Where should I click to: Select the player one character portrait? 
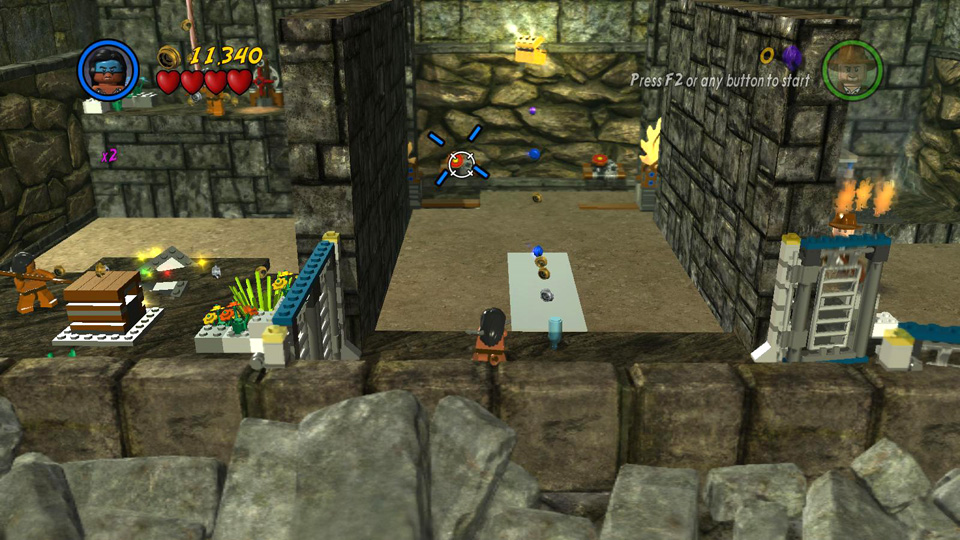pos(107,68)
